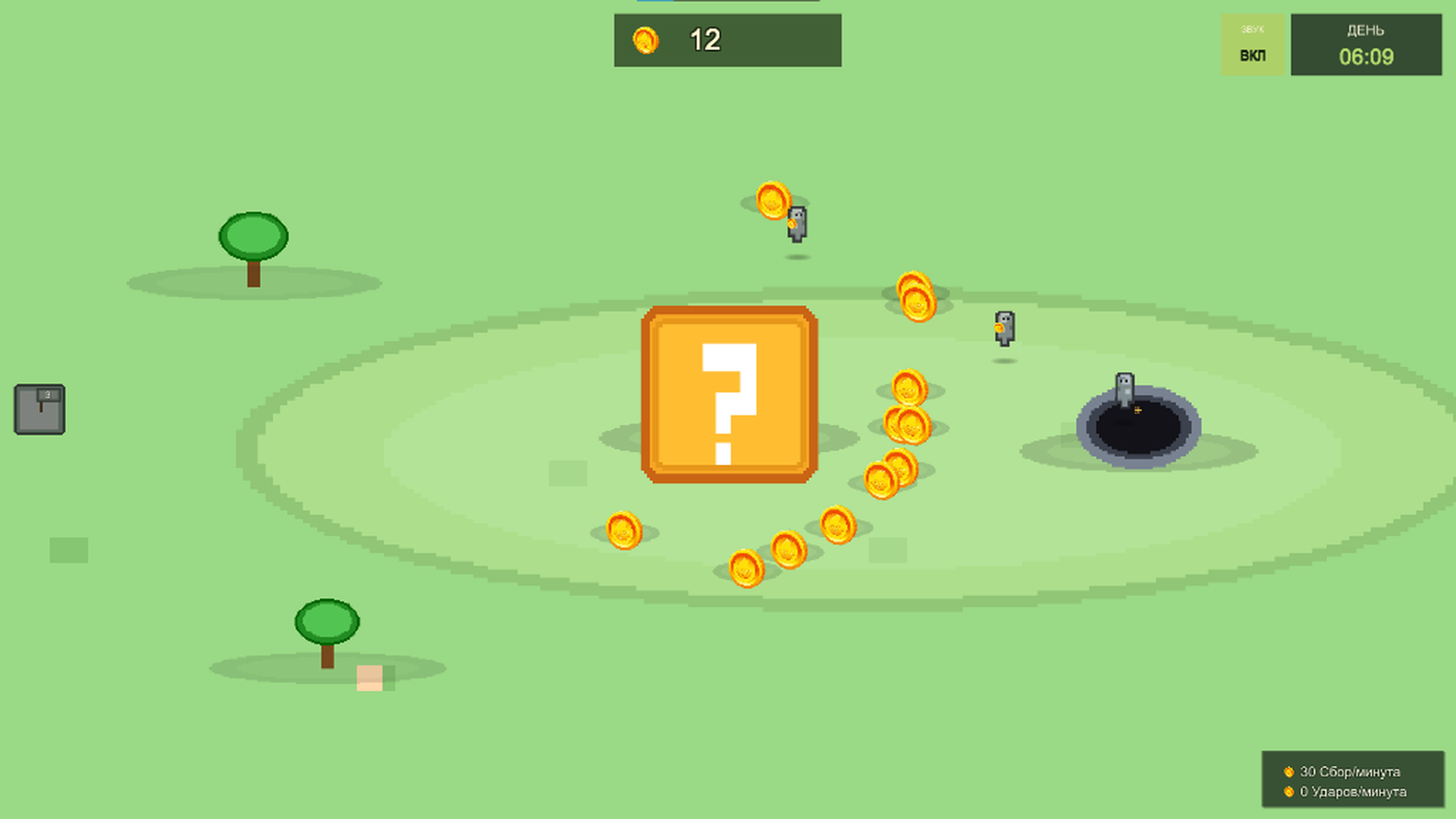Open the mystery question box
Image resolution: width=1456 pixels, height=819 pixels.
pos(728,394)
